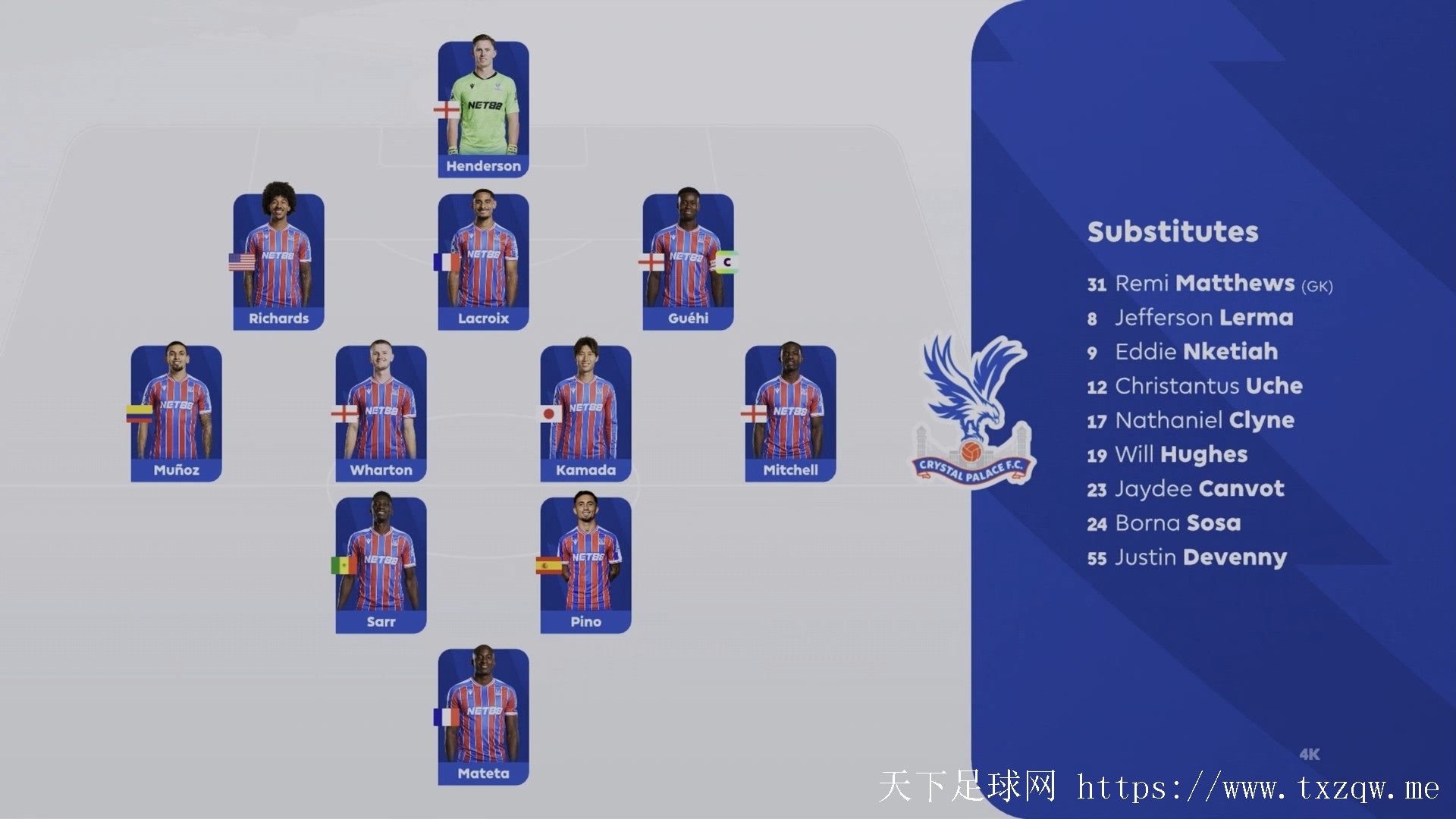Select Christantus Uche on the bench

(1207, 386)
